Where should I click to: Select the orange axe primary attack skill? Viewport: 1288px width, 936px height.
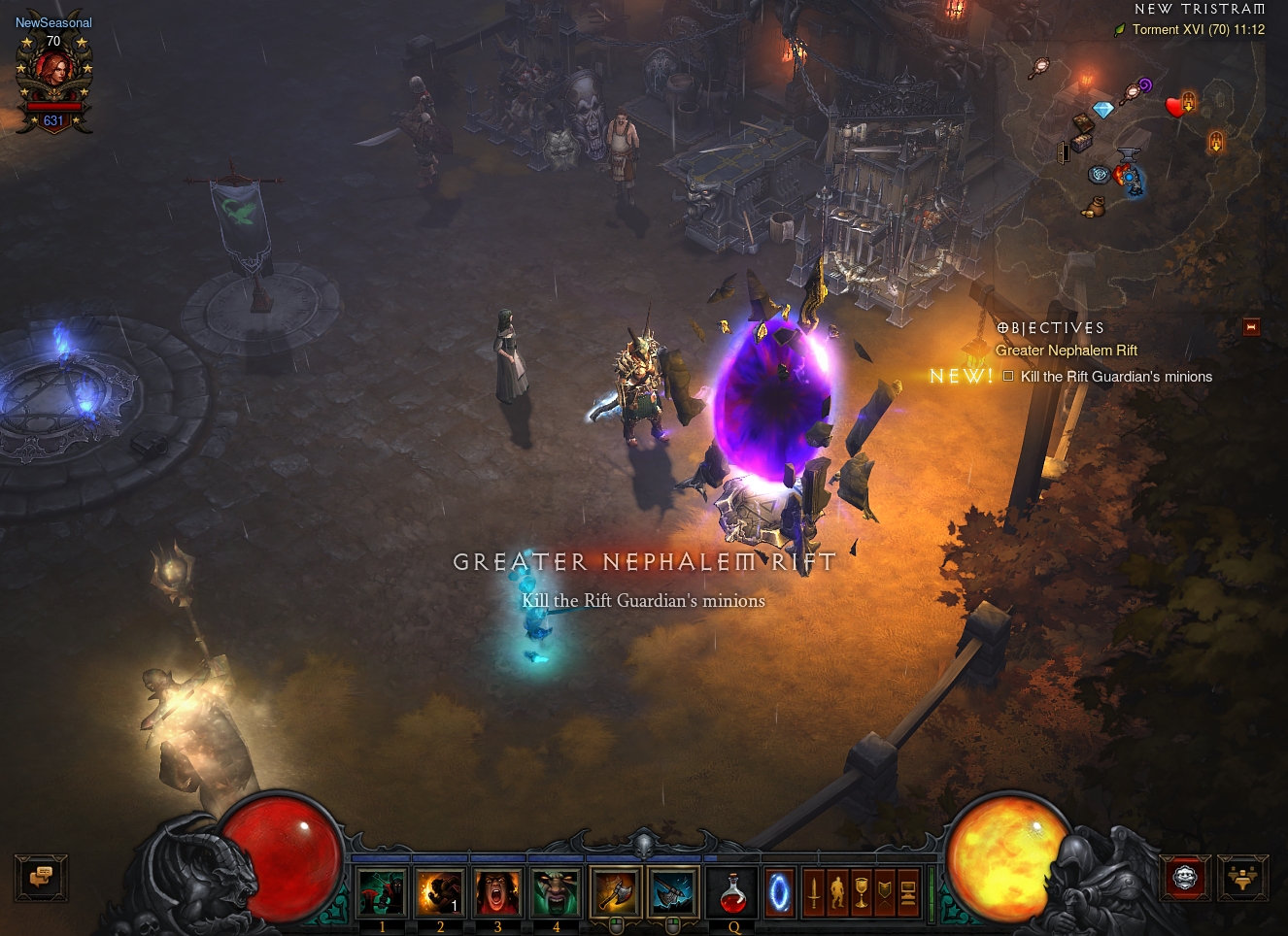615,892
